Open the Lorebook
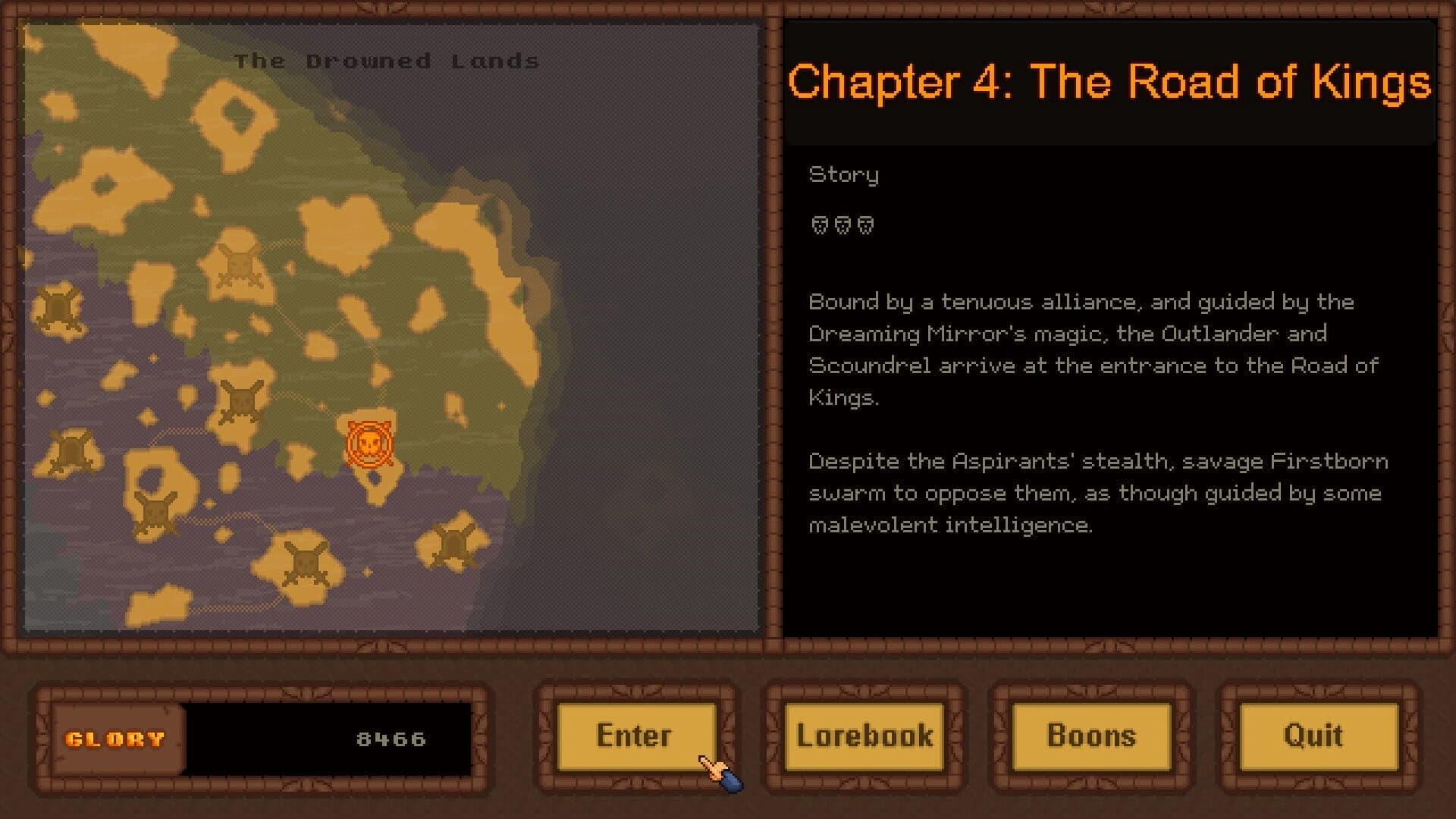 [x=864, y=734]
